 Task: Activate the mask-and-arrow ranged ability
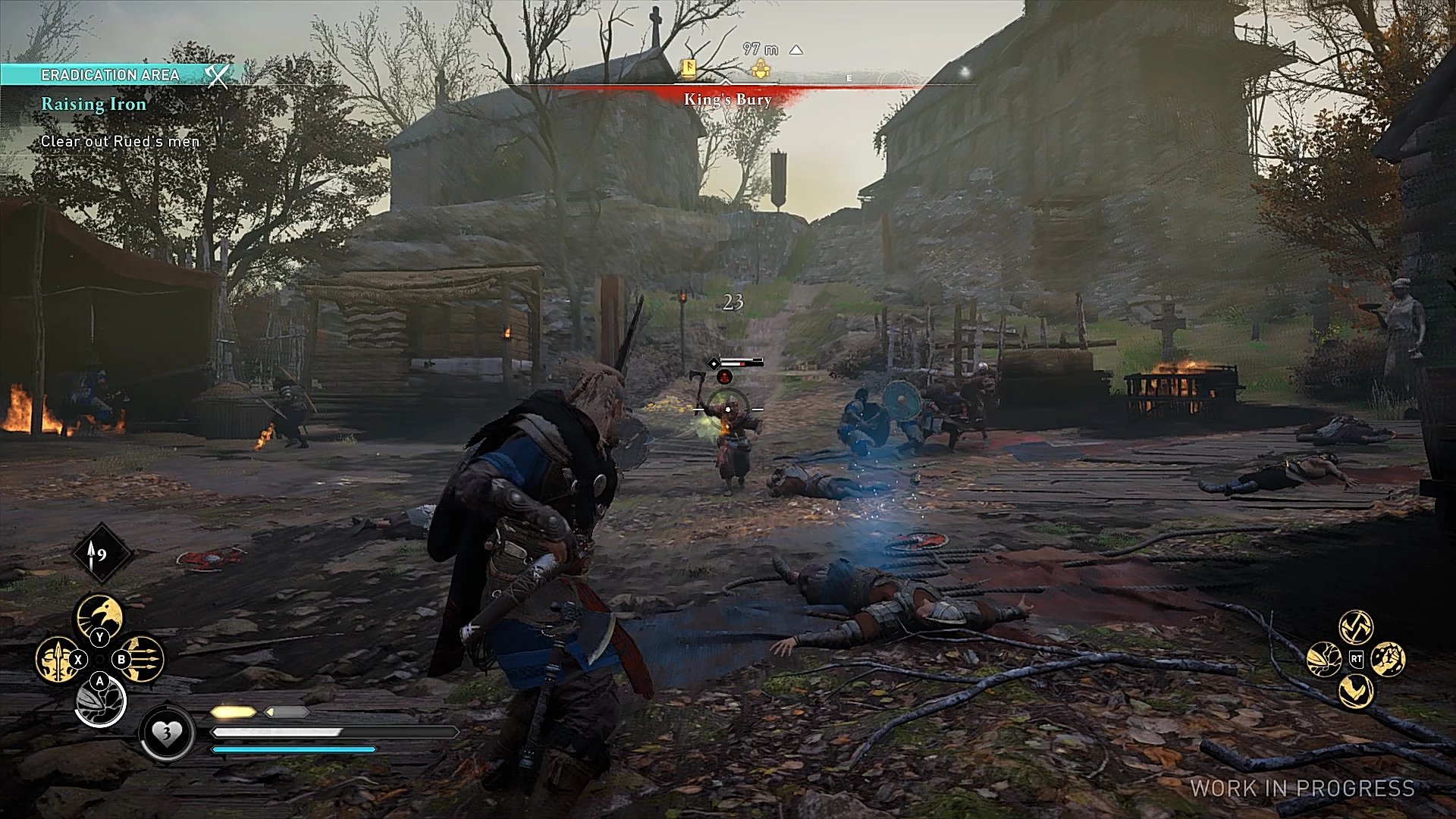pos(56,658)
